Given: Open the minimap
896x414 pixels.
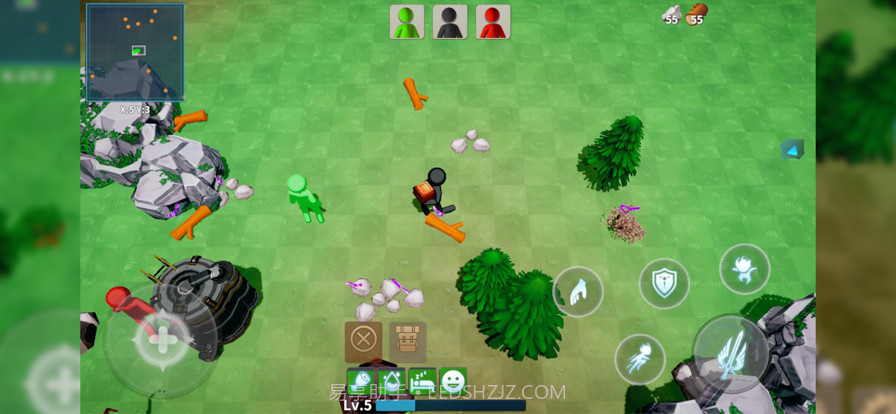Looking at the screenshot, I should [x=135, y=52].
